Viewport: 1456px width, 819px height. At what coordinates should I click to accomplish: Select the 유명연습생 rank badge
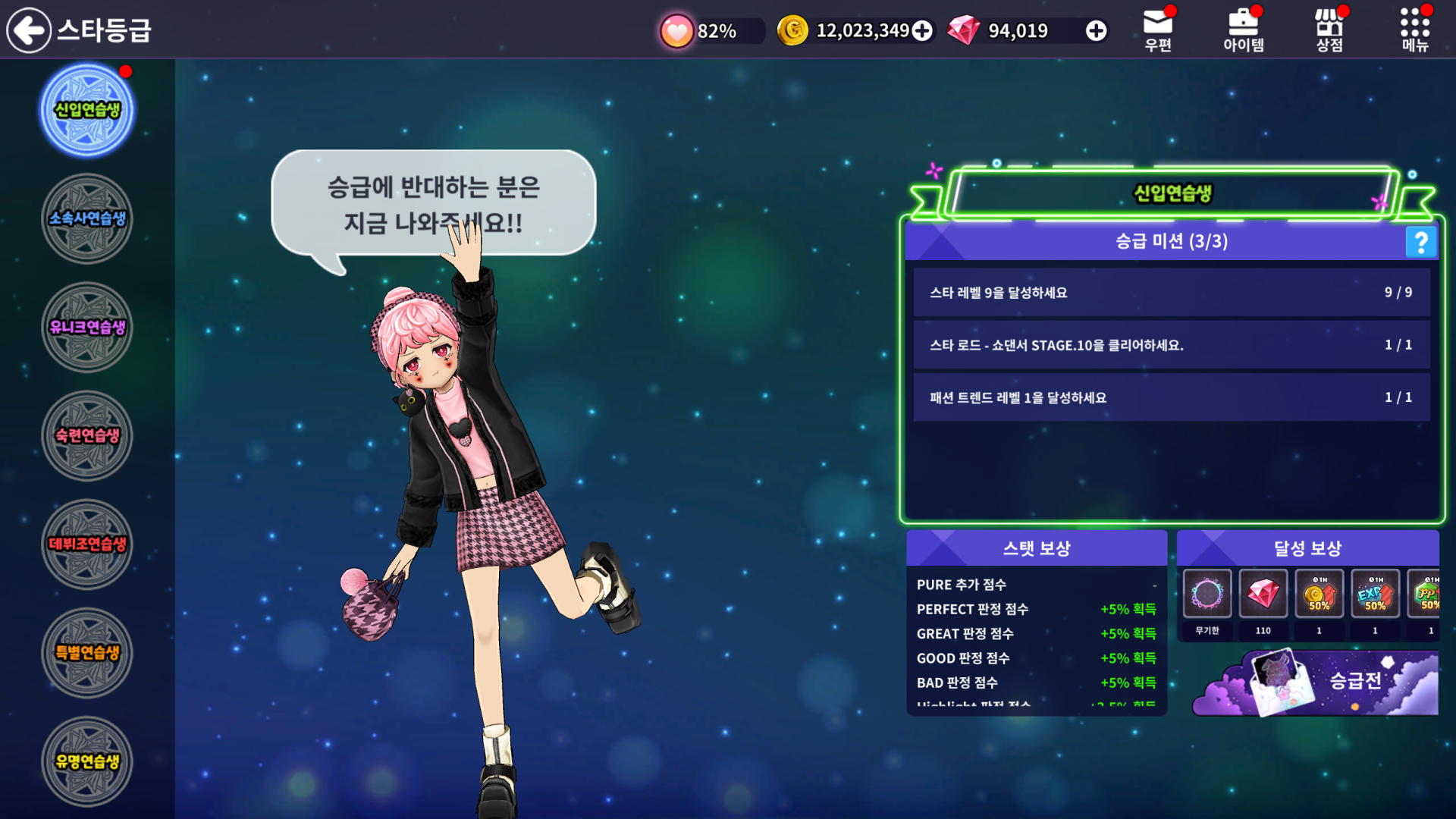pos(87,761)
